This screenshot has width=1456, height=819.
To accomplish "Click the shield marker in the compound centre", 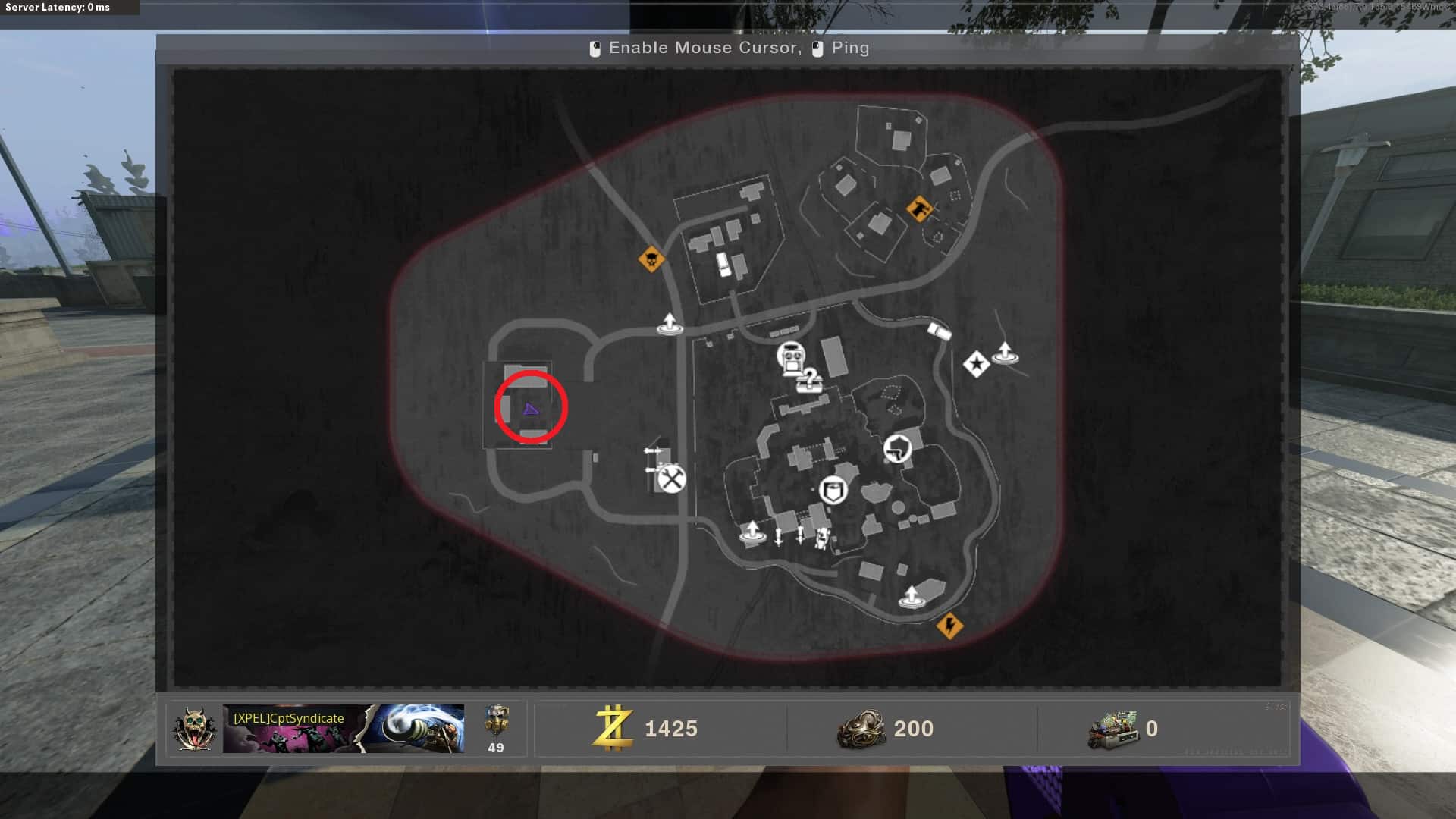I will [x=833, y=490].
